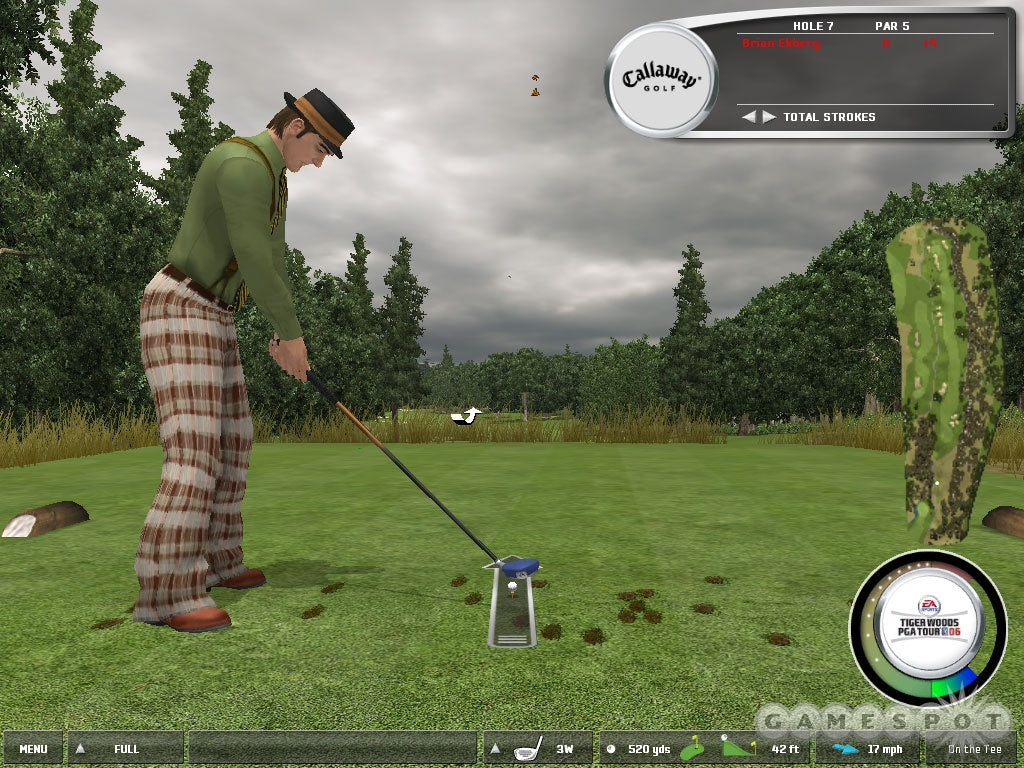Click the green elevation 42 ft icon
Image resolution: width=1024 pixels, height=768 pixels.
point(739,747)
